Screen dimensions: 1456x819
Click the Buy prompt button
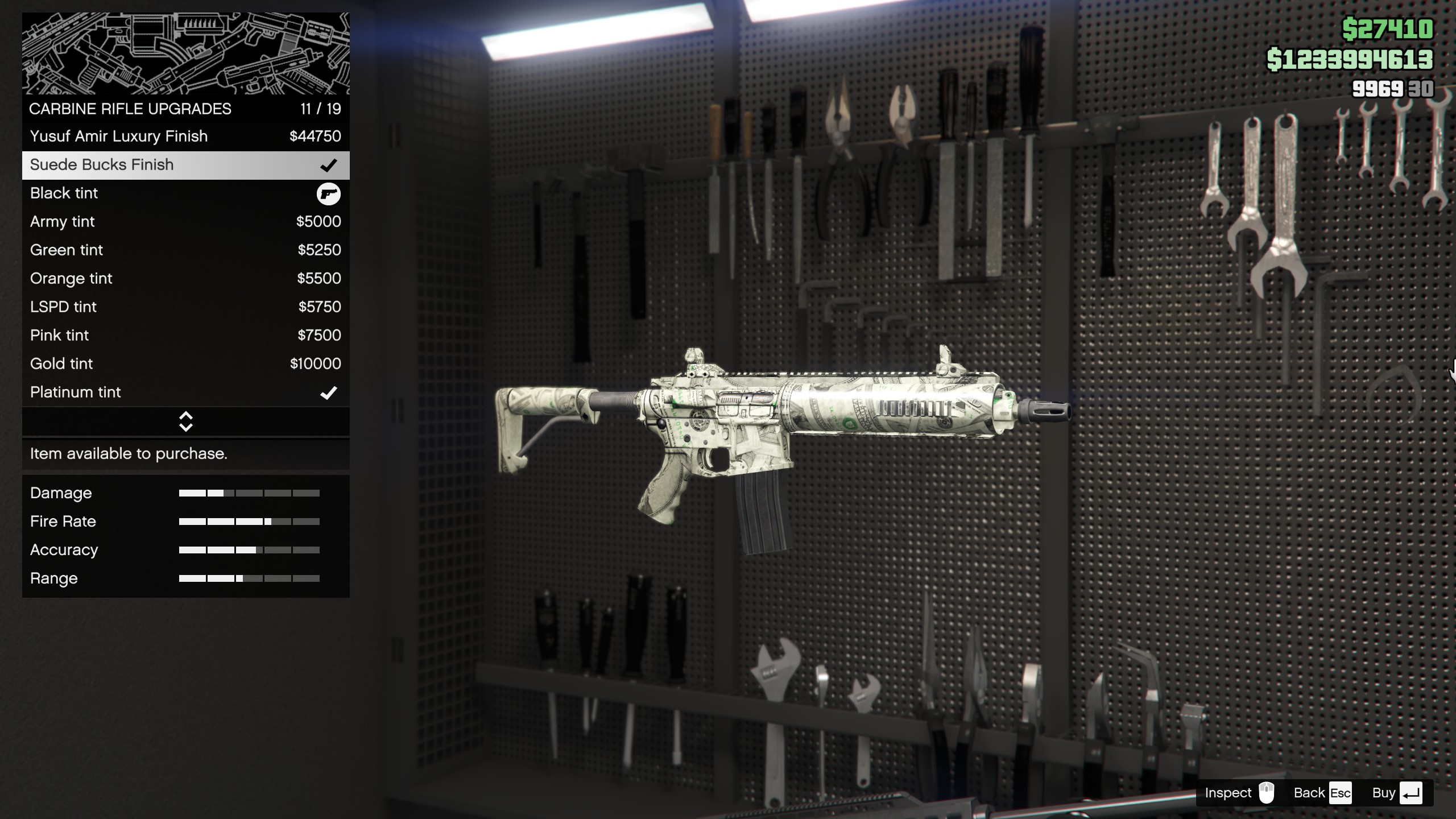click(x=1397, y=793)
